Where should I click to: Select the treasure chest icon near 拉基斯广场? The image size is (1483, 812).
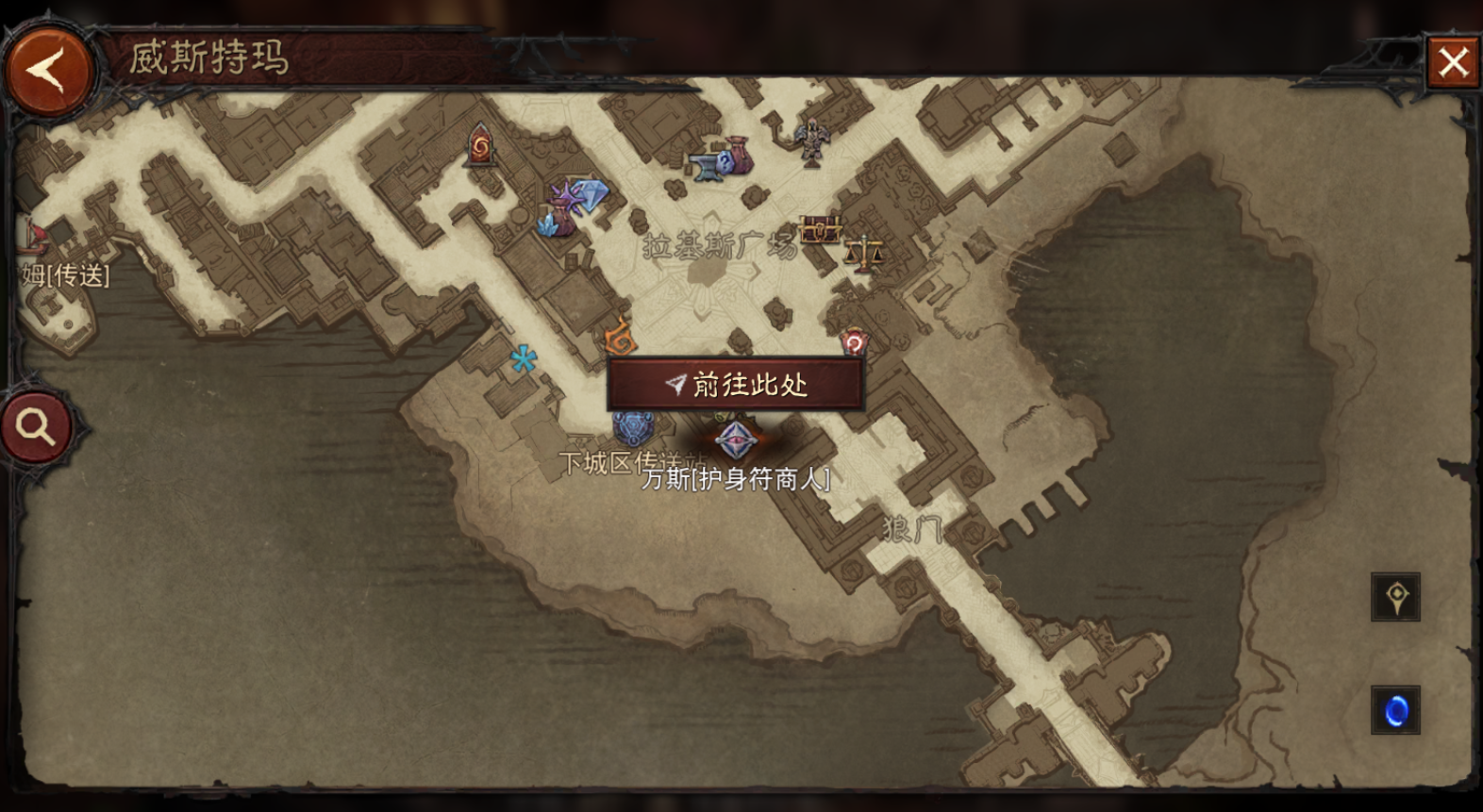point(822,229)
